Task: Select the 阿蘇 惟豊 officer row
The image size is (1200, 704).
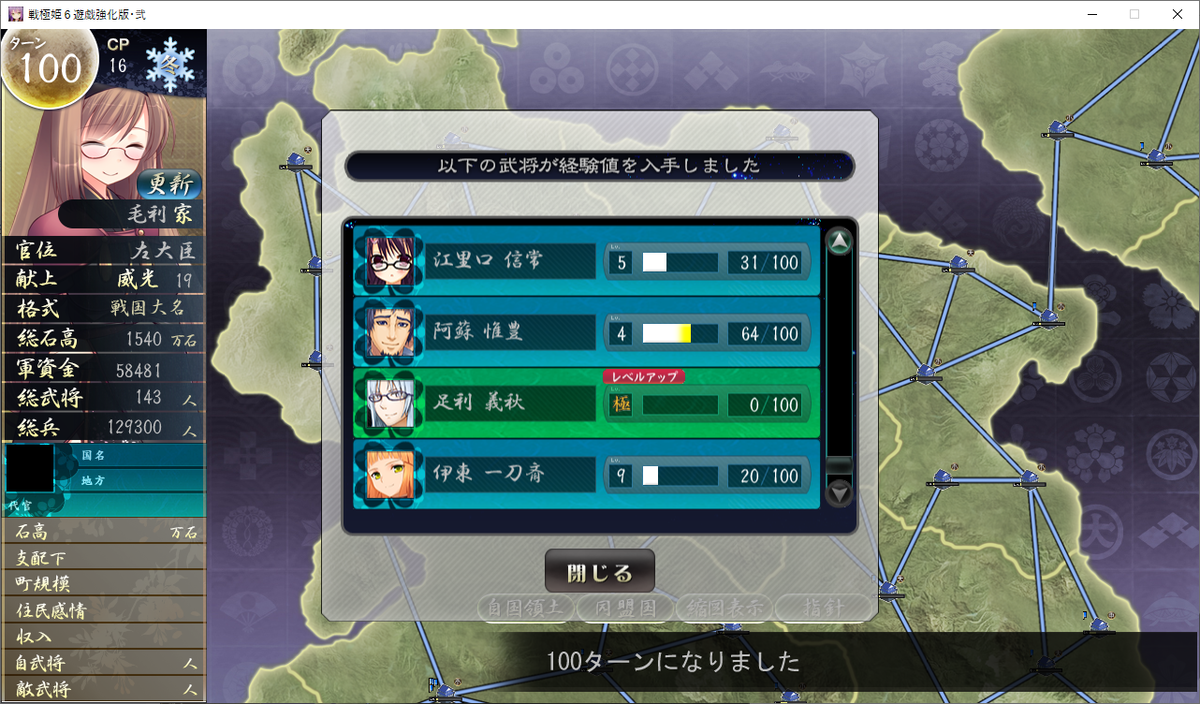Action: [585, 332]
